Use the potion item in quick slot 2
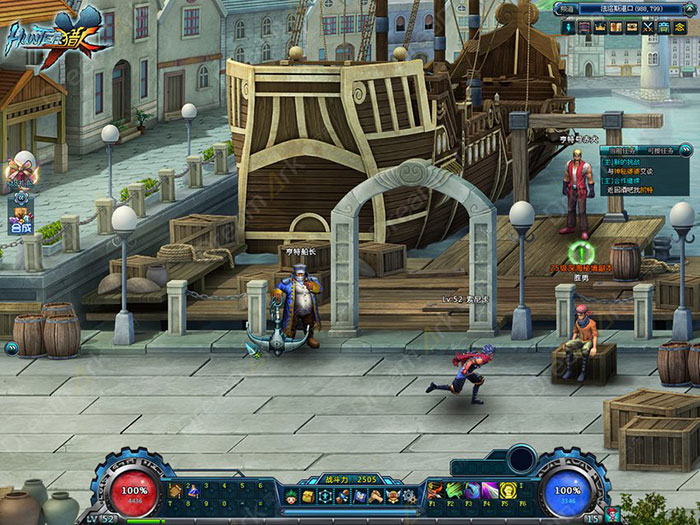700x525 pixels. (192, 491)
